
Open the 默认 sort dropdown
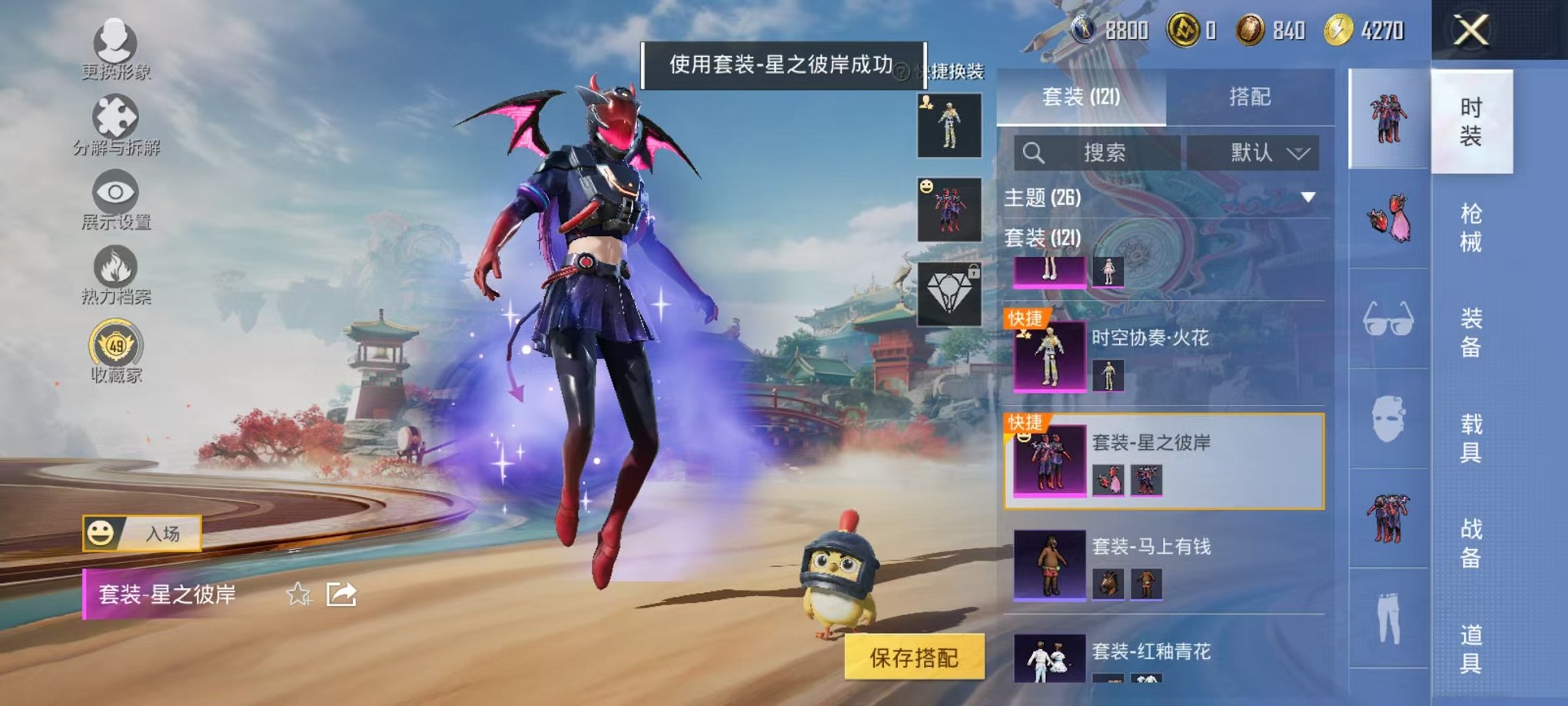point(1253,152)
